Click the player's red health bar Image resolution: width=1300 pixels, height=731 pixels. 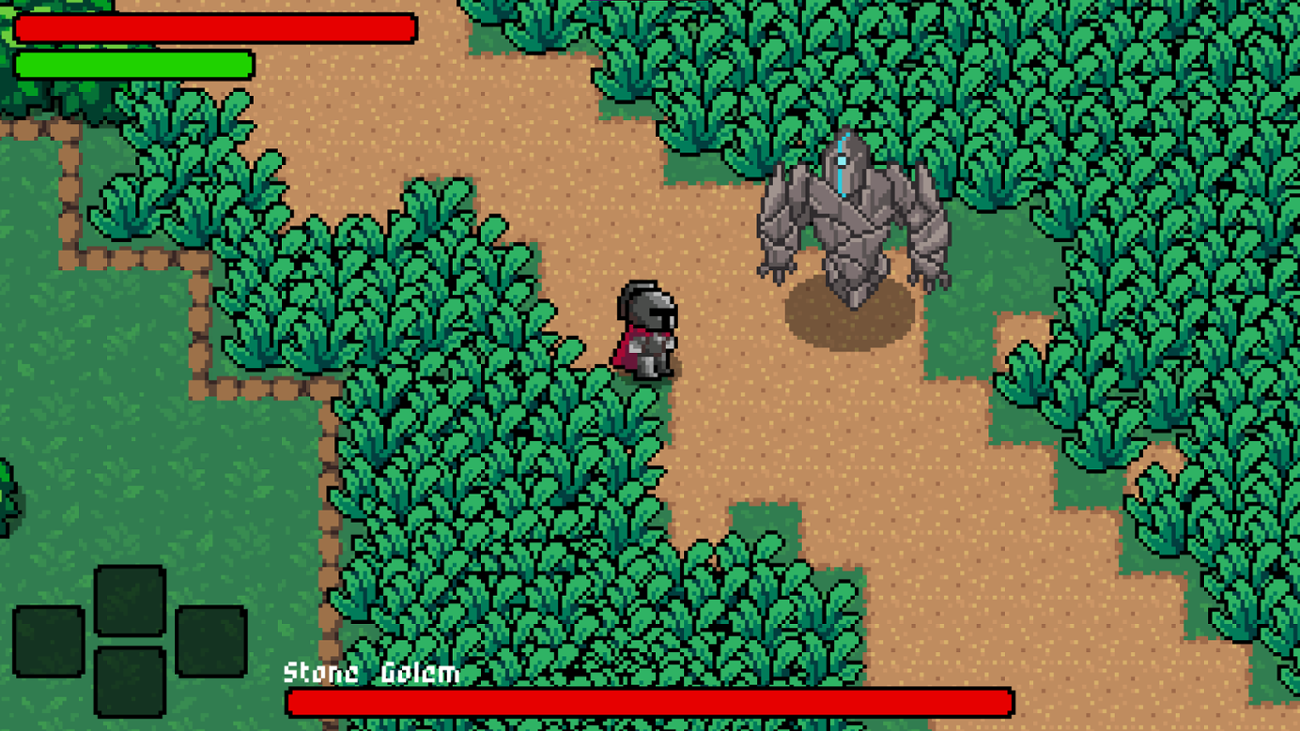tap(215, 28)
